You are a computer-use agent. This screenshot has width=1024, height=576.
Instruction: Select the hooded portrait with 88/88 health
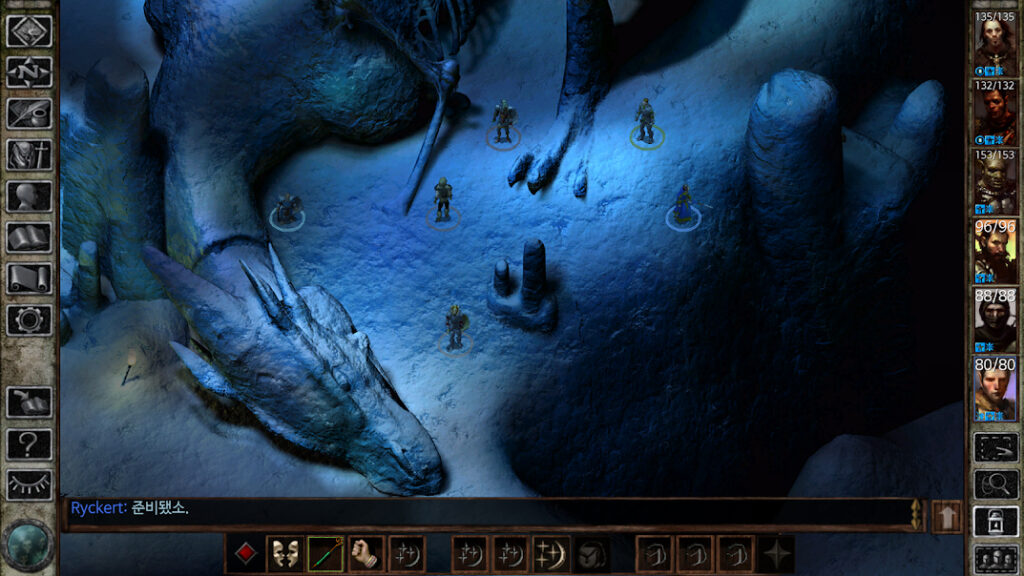click(995, 320)
